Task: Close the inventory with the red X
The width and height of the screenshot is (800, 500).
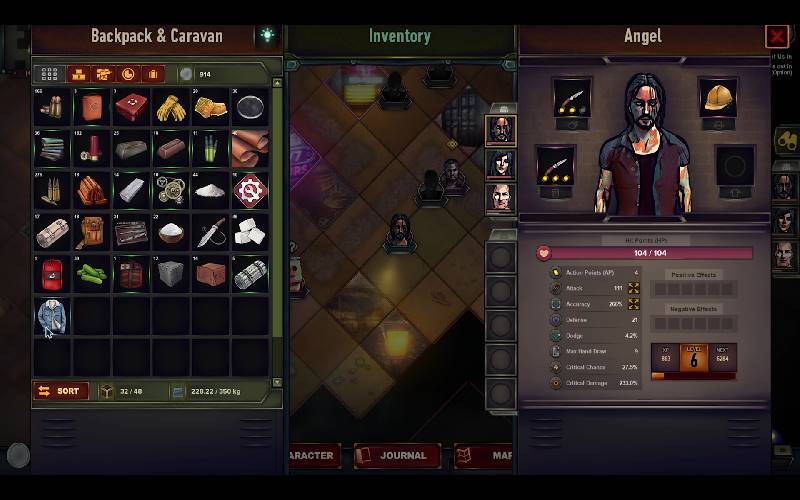Action: tap(777, 37)
